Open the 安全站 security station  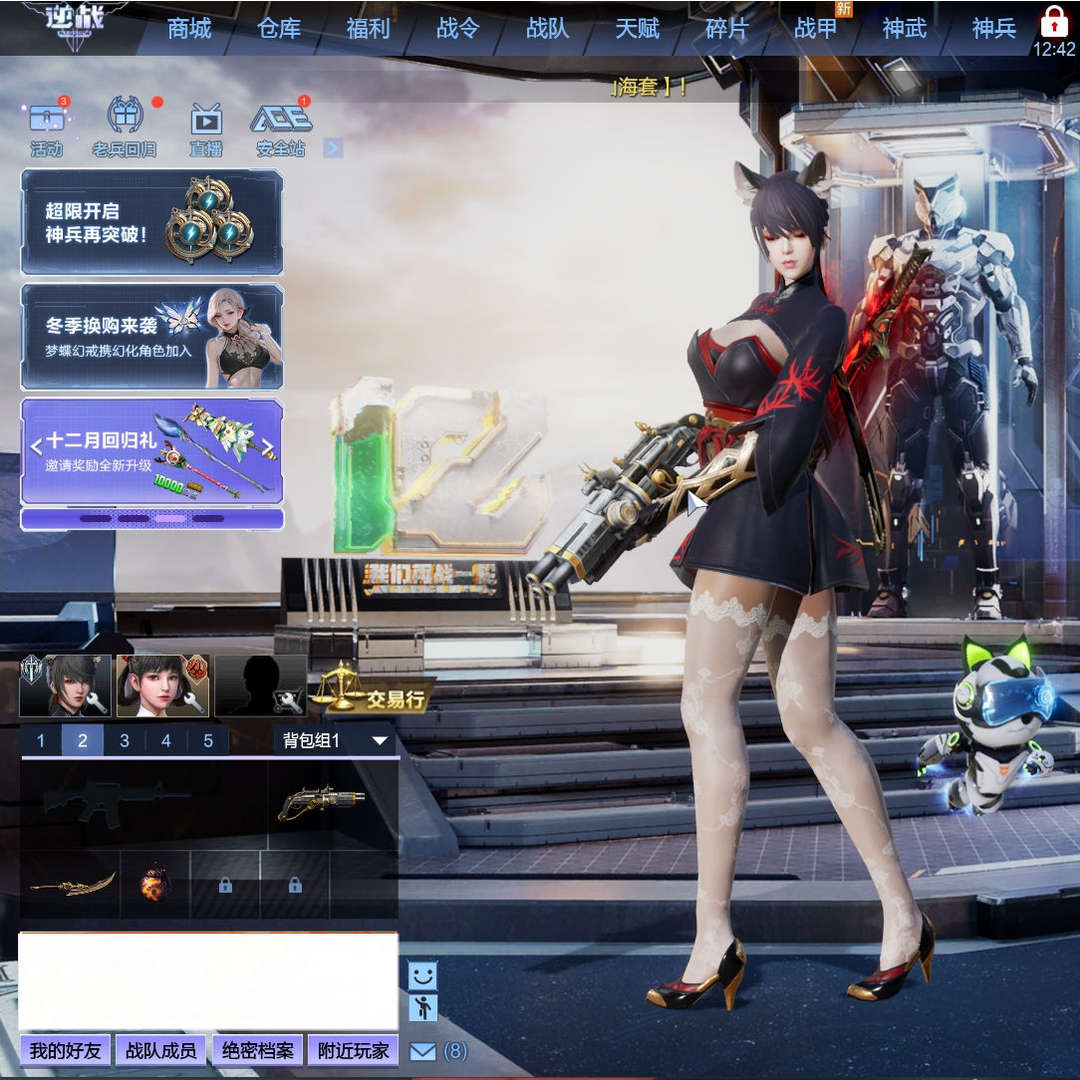pos(281,129)
